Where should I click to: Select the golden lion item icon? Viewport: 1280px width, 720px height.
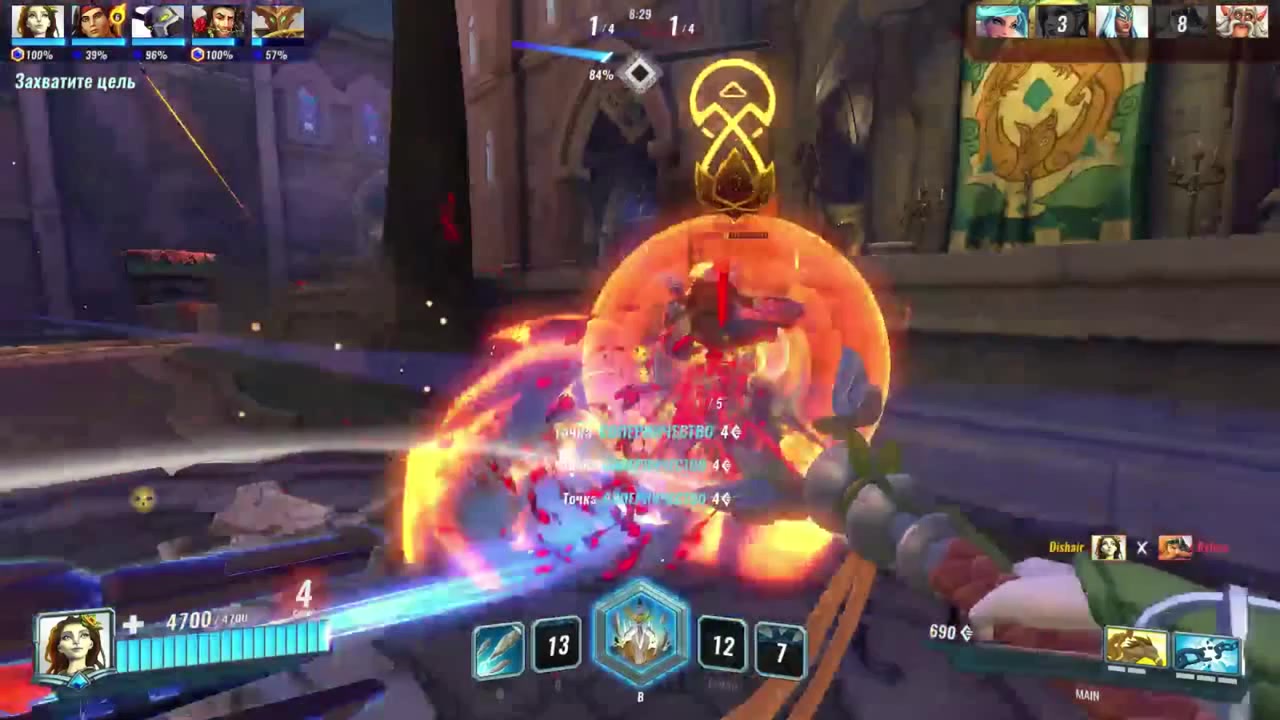click(1136, 651)
